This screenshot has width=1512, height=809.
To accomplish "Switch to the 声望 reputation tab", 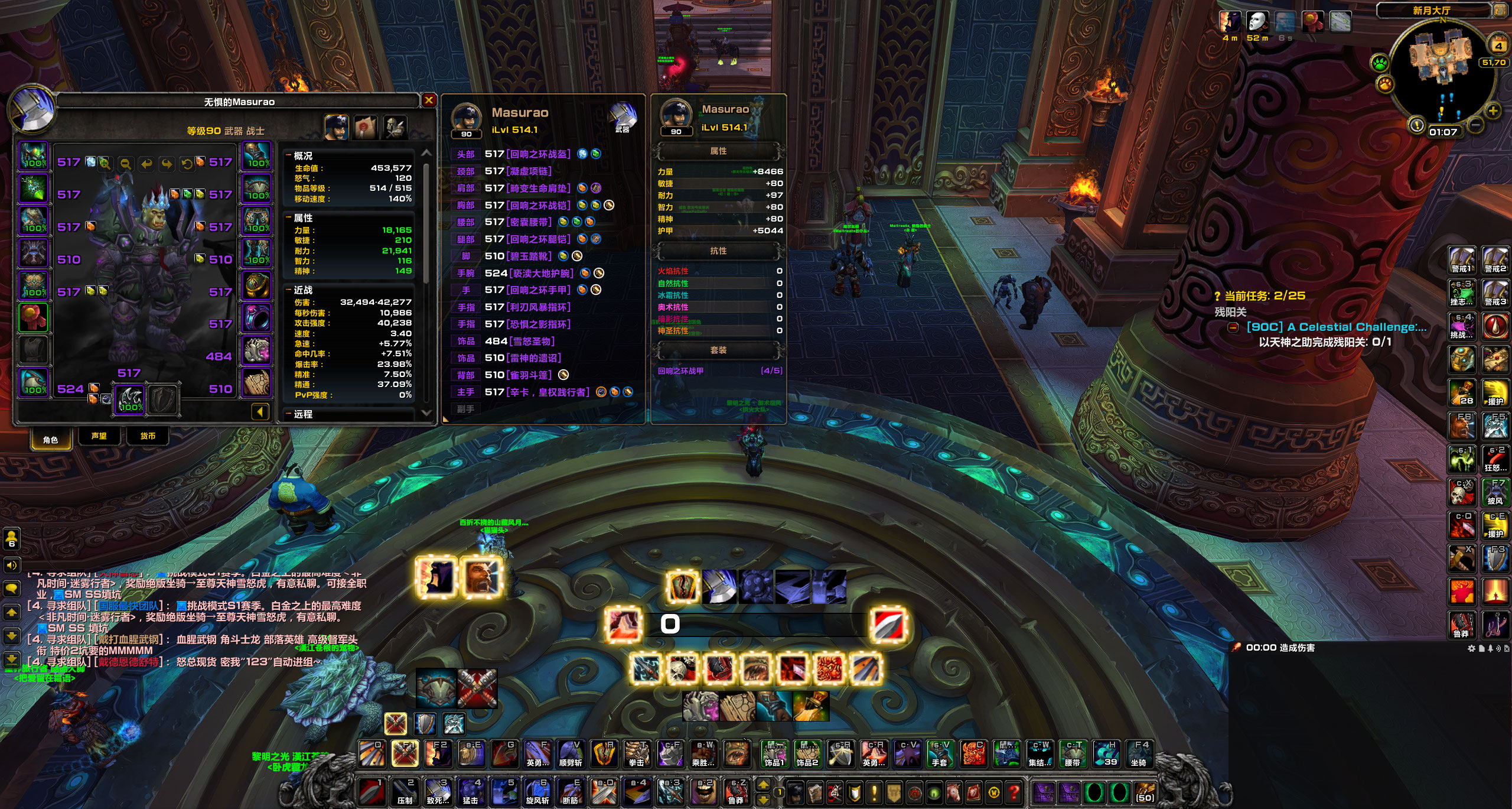I will (99, 436).
